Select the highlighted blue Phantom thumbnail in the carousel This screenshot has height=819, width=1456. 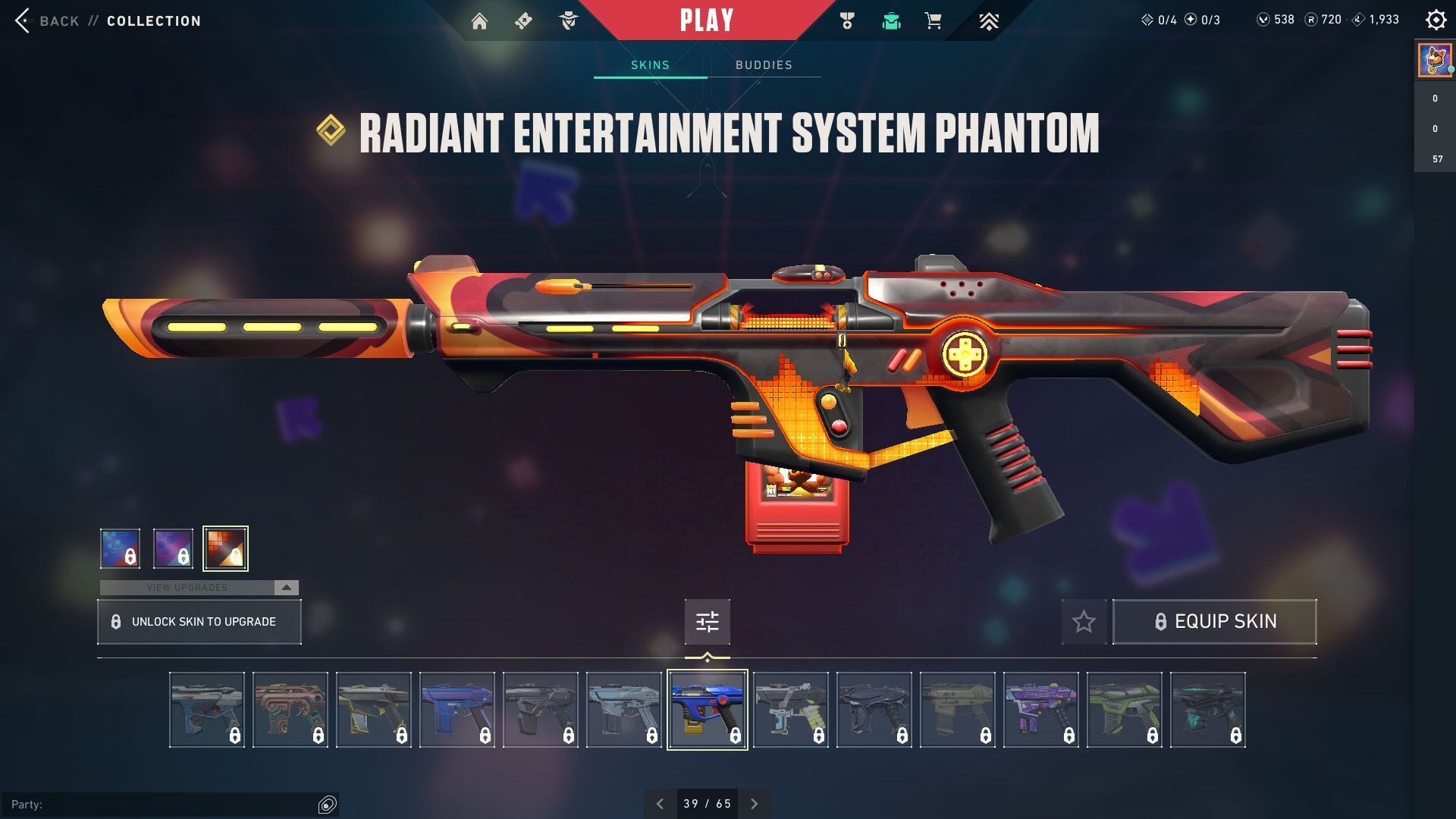click(x=707, y=709)
